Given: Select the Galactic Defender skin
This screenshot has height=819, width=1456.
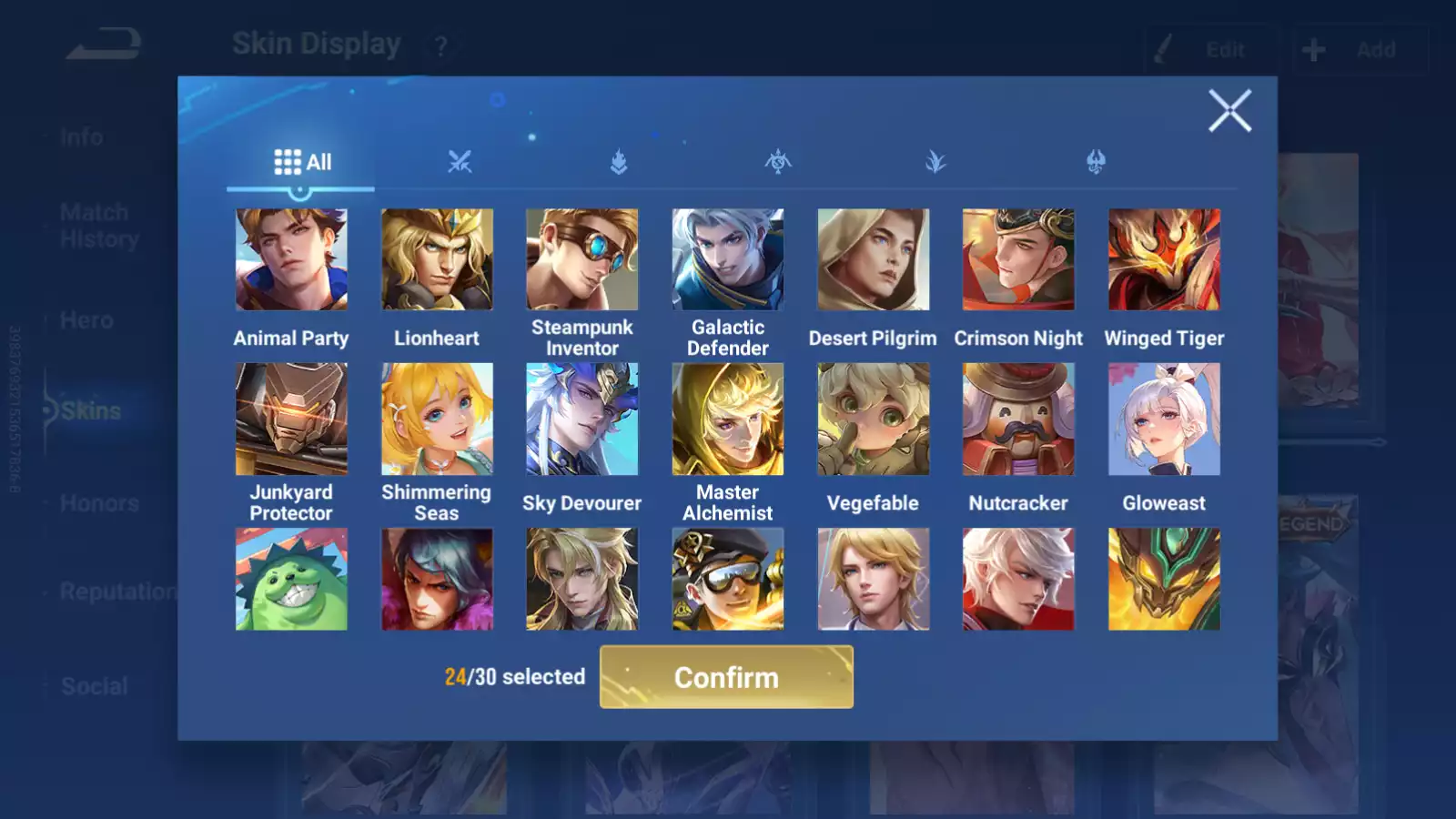Looking at the screenshot, I should (x=727, y=260).
